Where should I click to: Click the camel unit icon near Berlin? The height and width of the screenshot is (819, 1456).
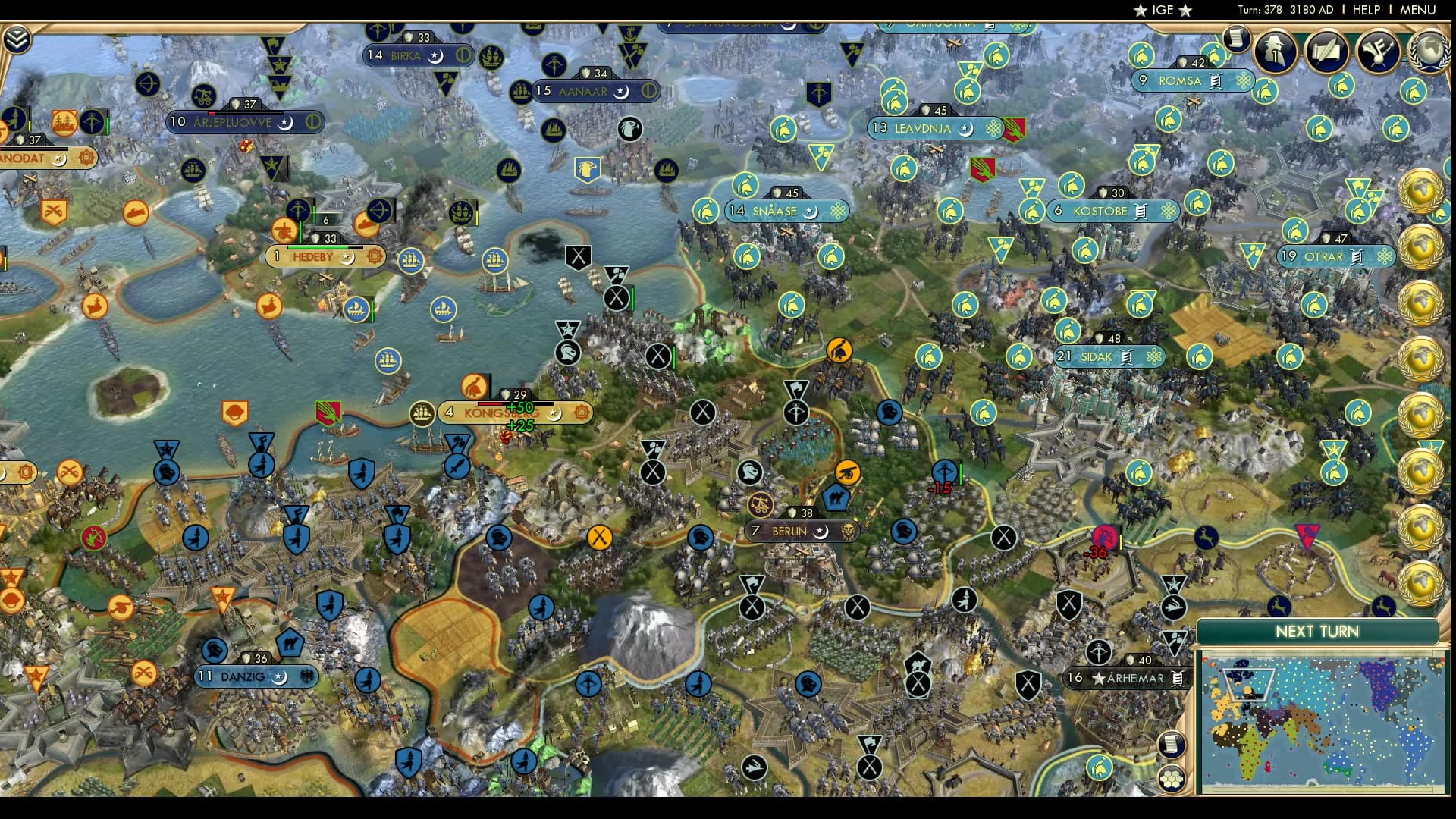tap(836, 497)
